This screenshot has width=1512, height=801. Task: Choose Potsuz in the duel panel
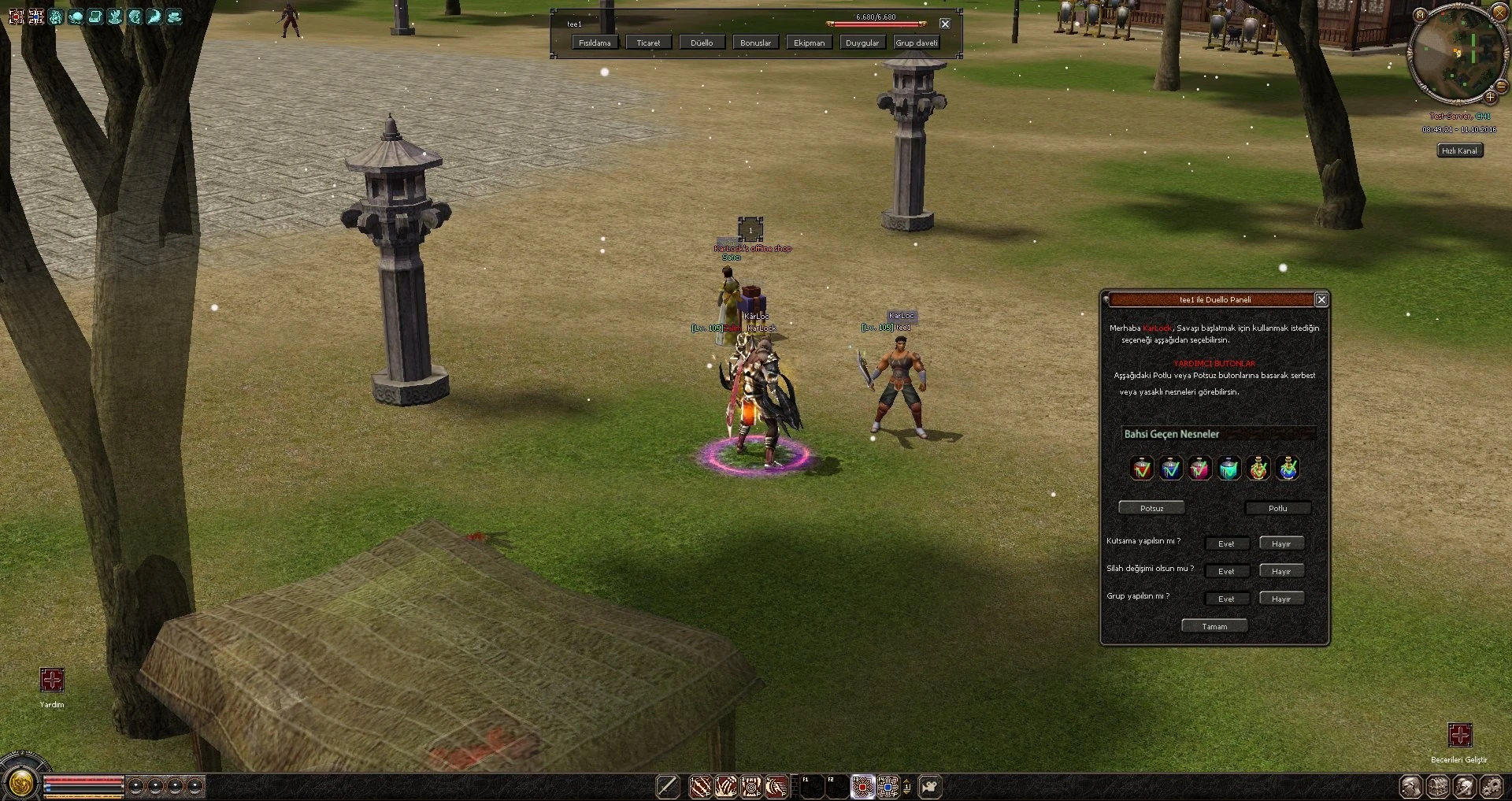coord(1151,508)
